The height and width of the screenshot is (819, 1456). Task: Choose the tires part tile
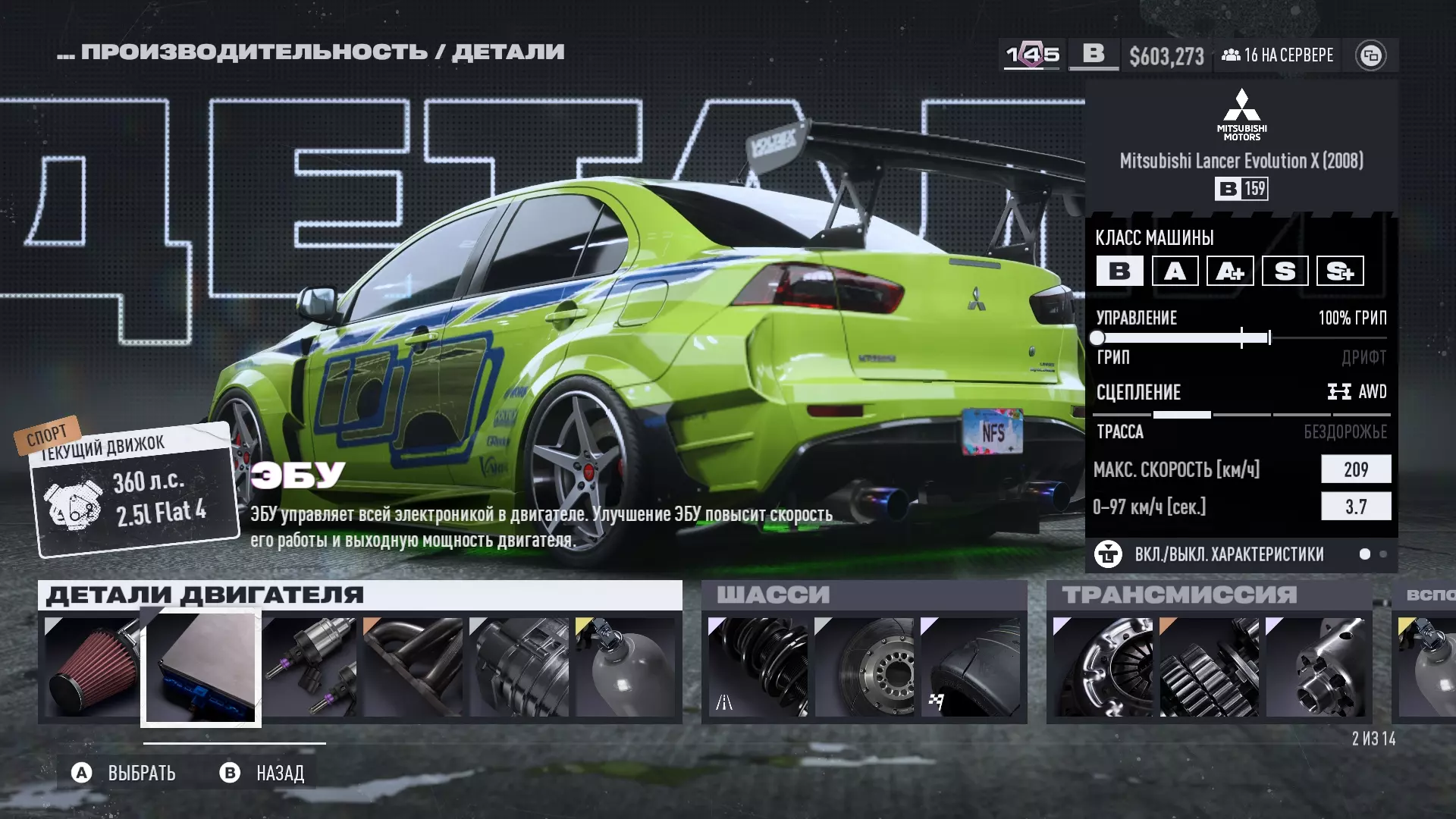point(970,667)
